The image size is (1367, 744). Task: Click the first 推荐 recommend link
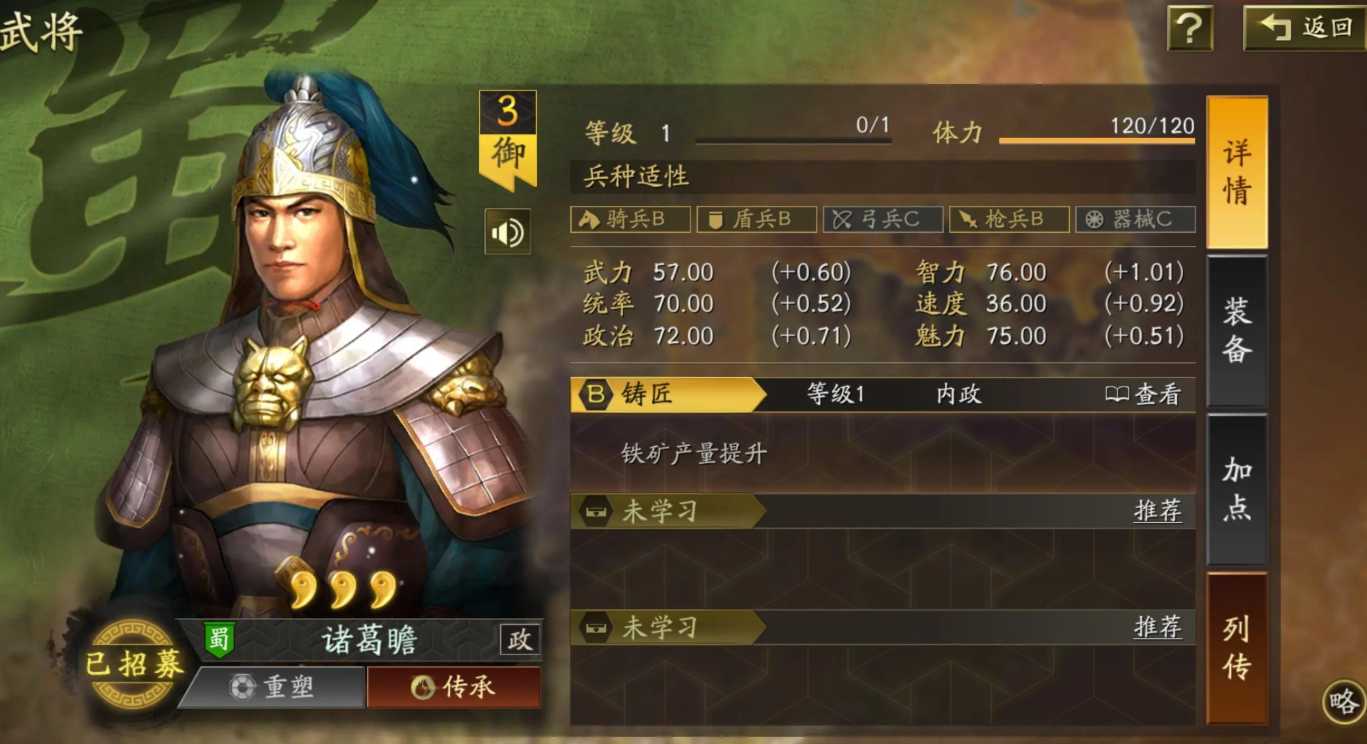click(x=1158, y=512)
